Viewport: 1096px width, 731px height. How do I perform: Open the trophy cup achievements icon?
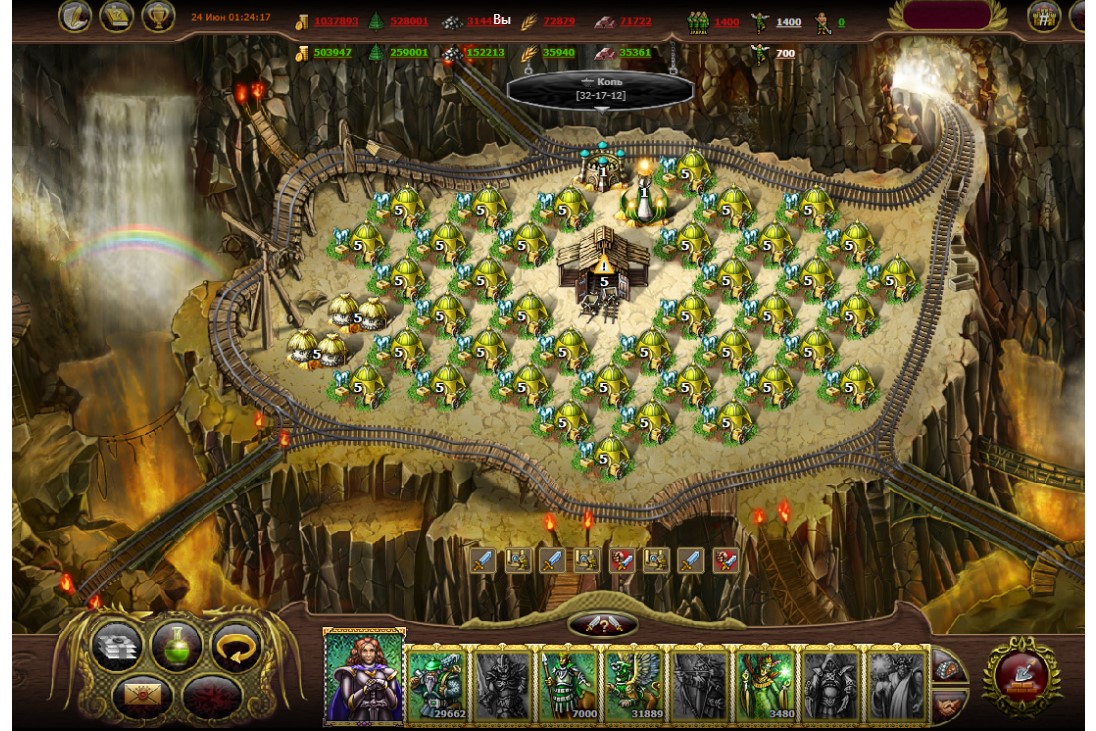tap(158, 15)
